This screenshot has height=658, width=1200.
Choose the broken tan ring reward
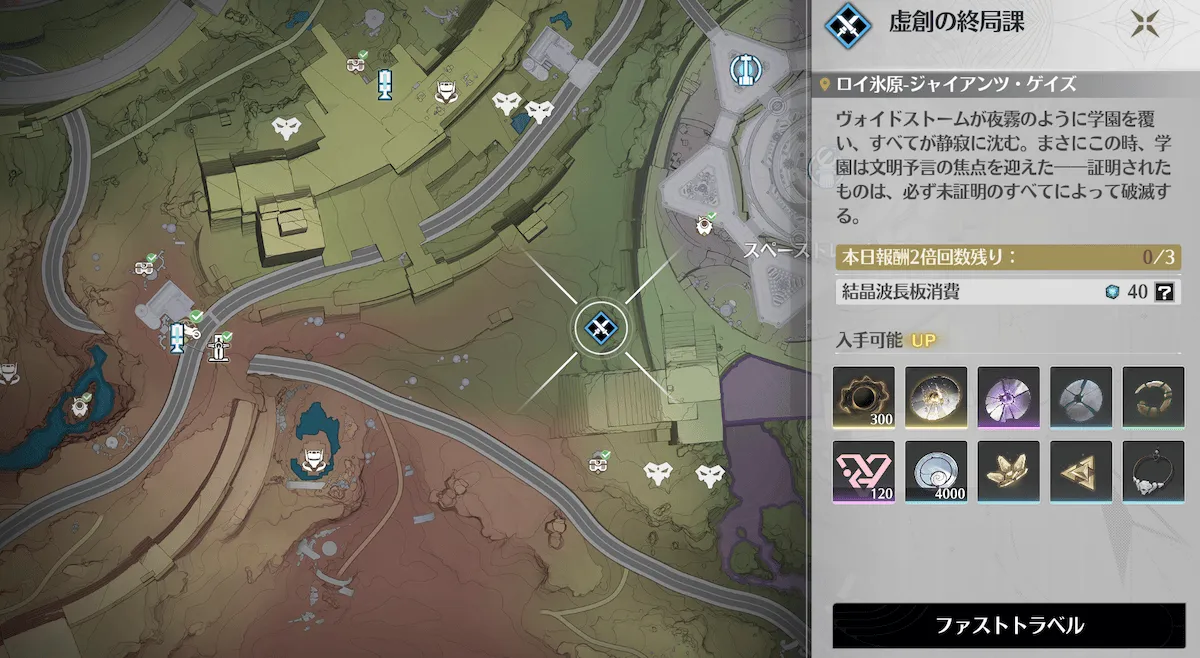click(1153, 397)
